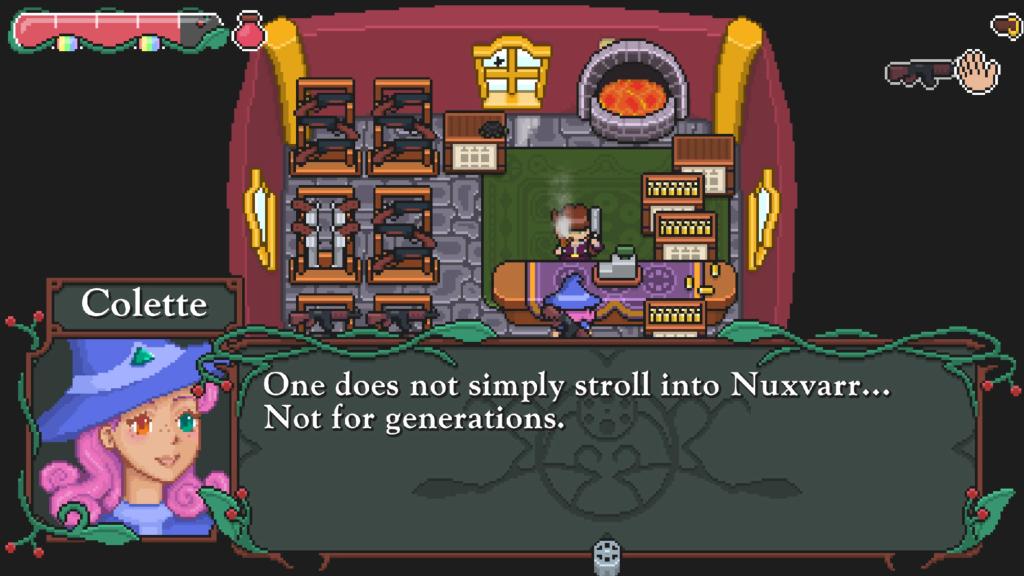Select the equipped shotgun weapon icon
Screen dimensions: 1024x576
point(917,74)
